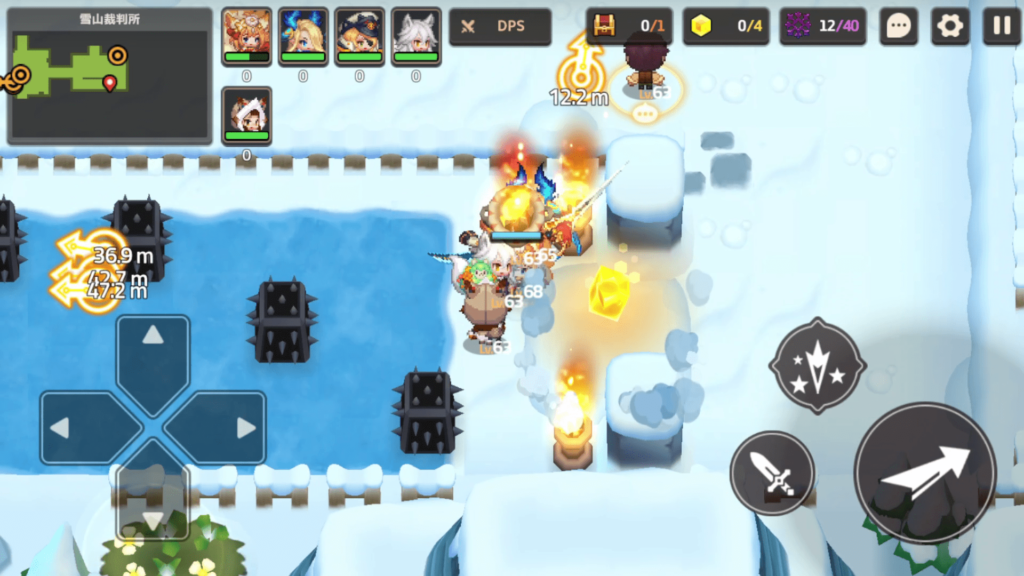Open the dungeon minimap

pyautogui.click(x=110, y=76)
